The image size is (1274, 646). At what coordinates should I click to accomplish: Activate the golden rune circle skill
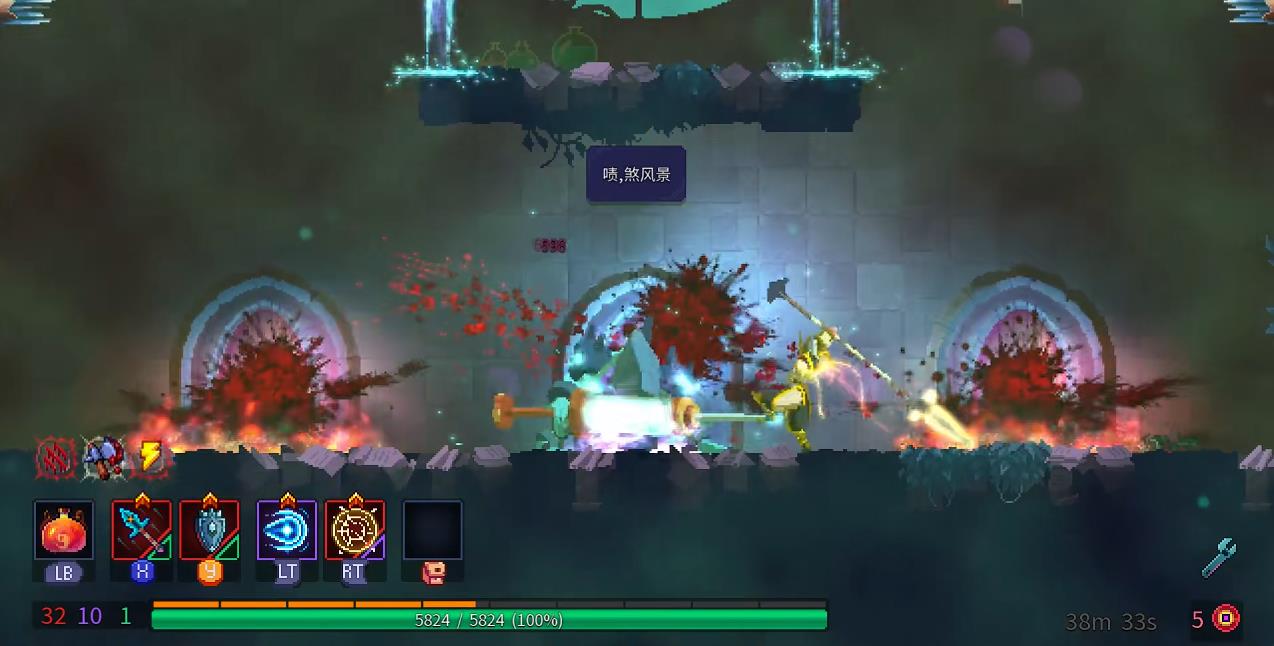(x=355, y=531)
